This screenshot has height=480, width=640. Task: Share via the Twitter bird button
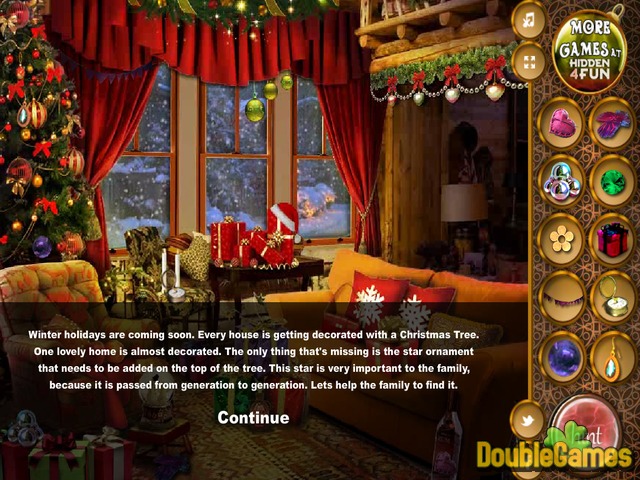527,419
